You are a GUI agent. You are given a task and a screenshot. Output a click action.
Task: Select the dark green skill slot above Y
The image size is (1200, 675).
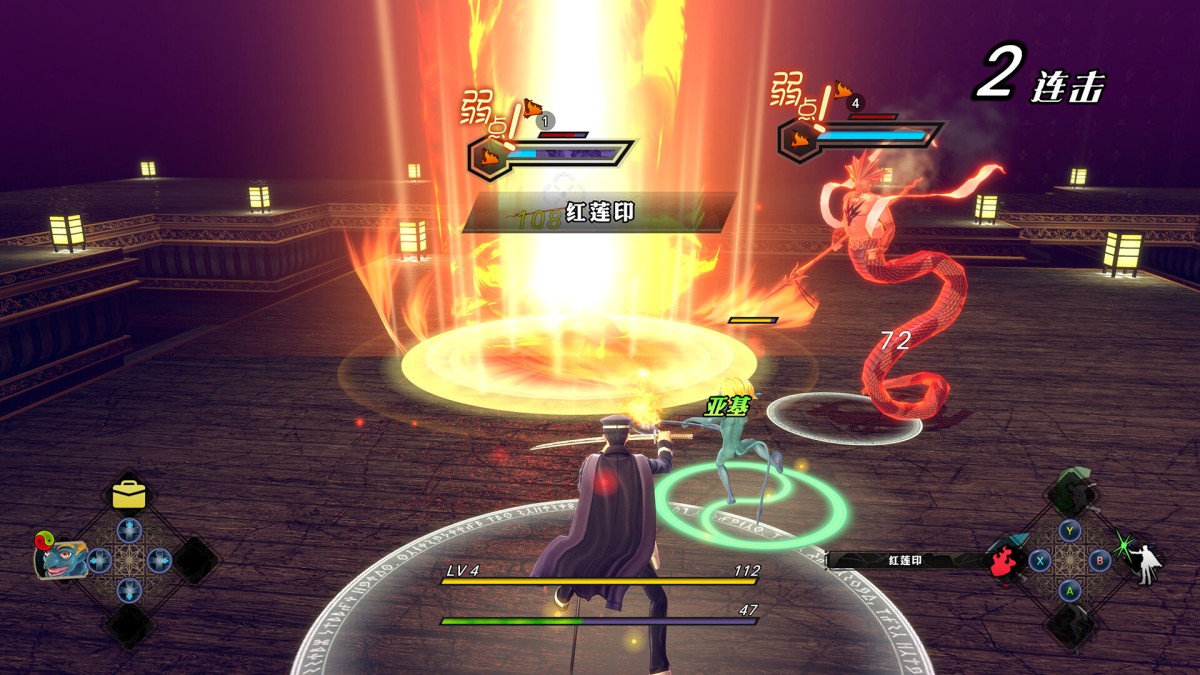1071,493
